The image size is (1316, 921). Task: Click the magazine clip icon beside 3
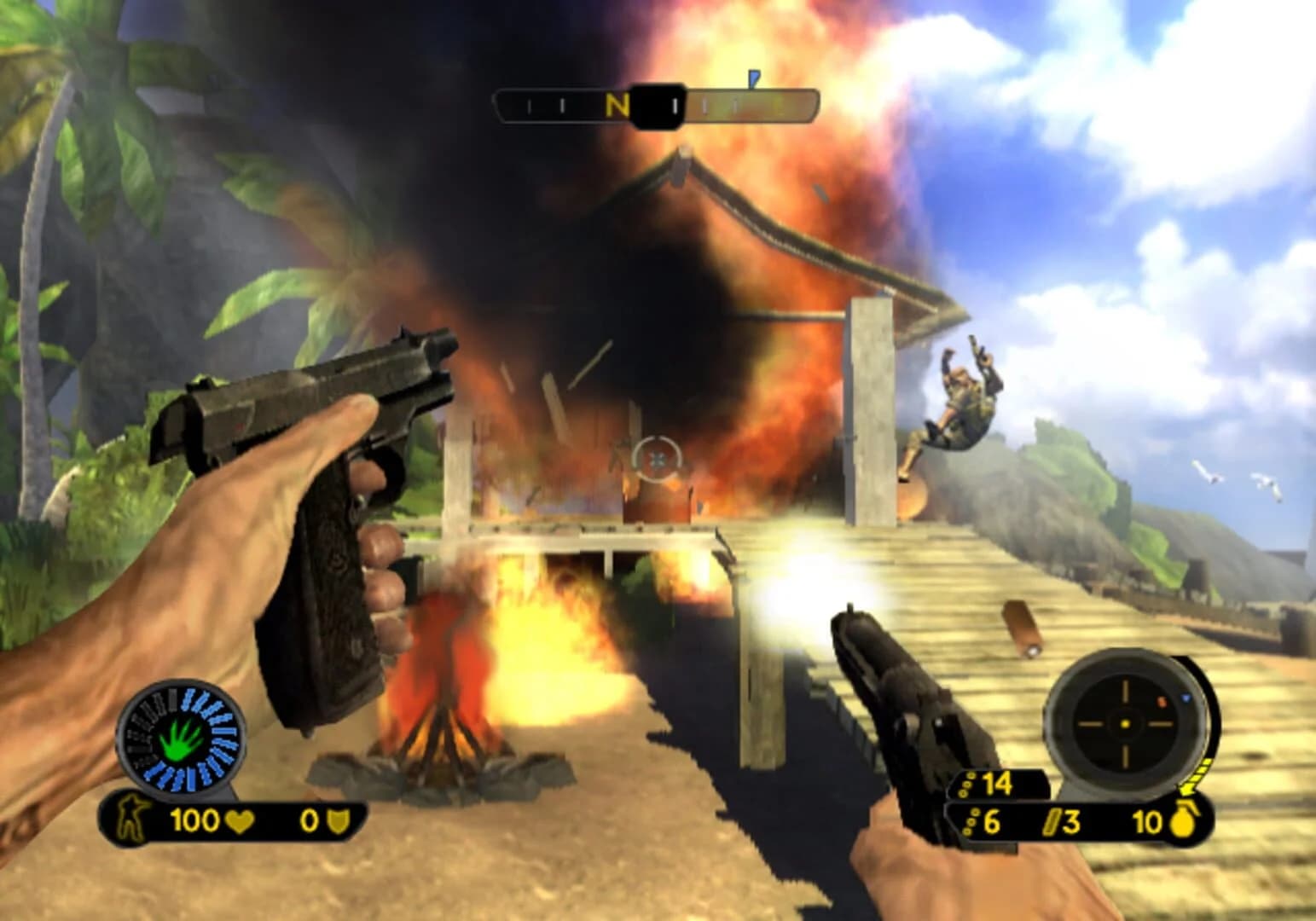(1052, 820)
